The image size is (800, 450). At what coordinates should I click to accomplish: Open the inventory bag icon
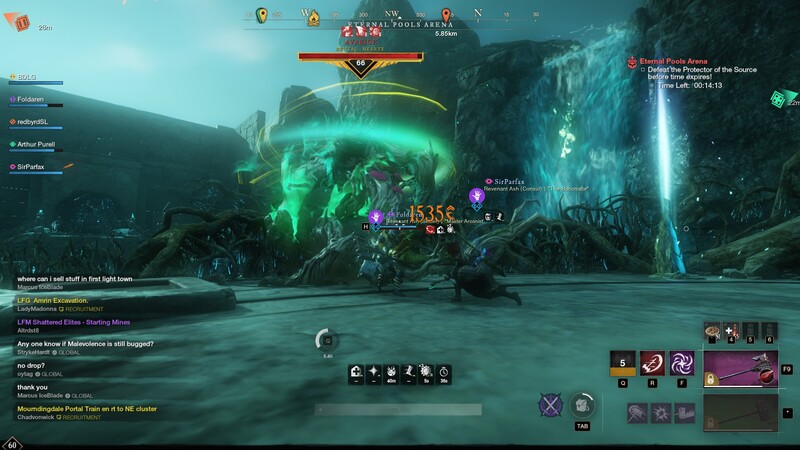[x=585, y=405]
